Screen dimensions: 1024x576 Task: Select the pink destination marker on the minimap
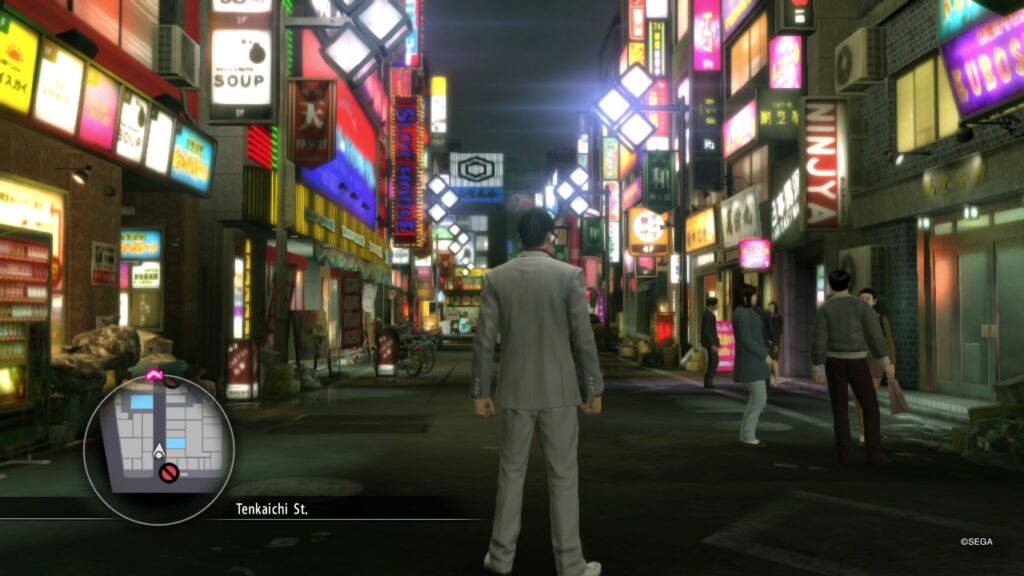coord(155,375)
